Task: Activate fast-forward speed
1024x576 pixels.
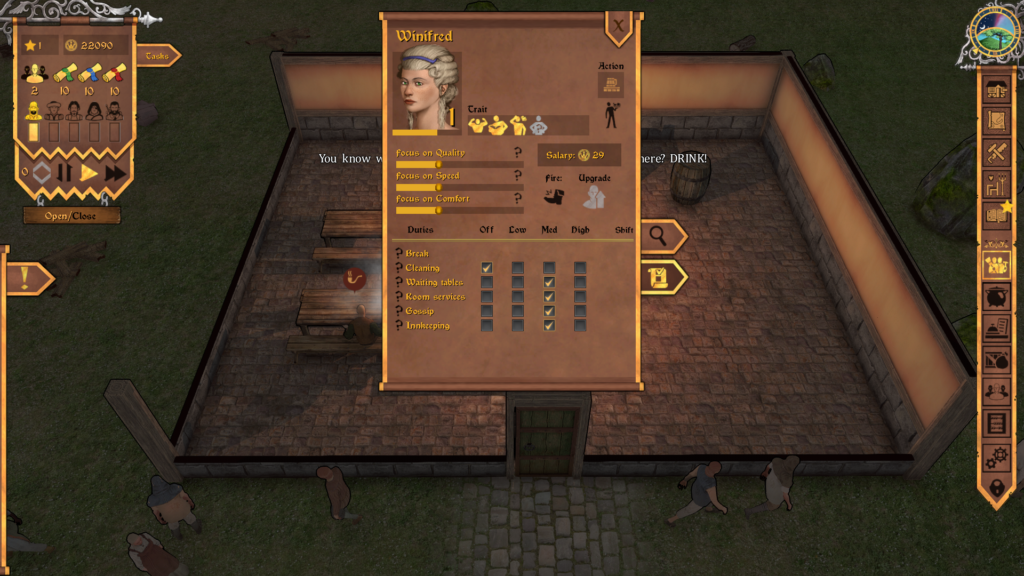Action: pyautogui.click(x=115, y=173)
